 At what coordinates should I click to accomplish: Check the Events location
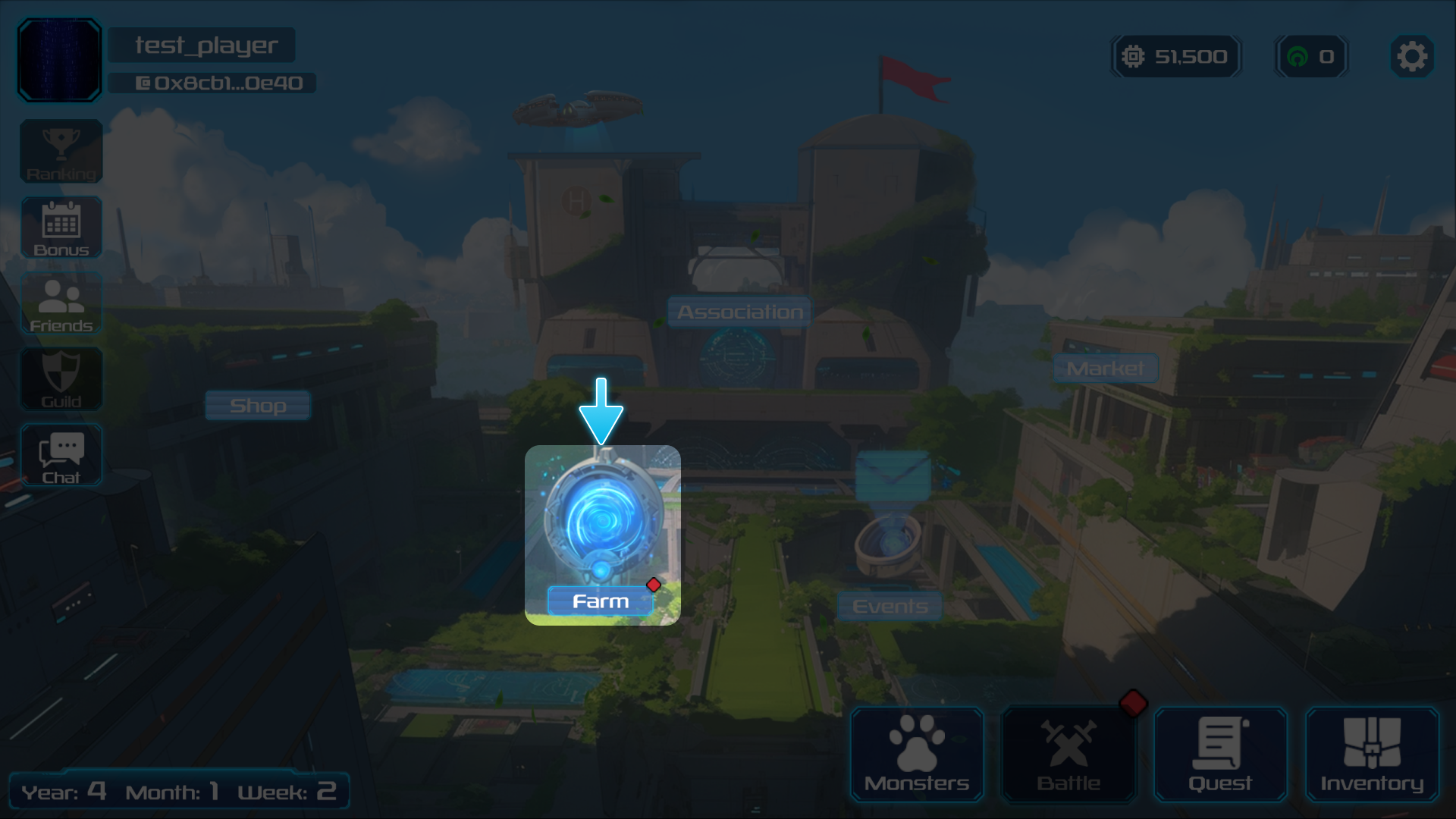click(x=890, y=606)
